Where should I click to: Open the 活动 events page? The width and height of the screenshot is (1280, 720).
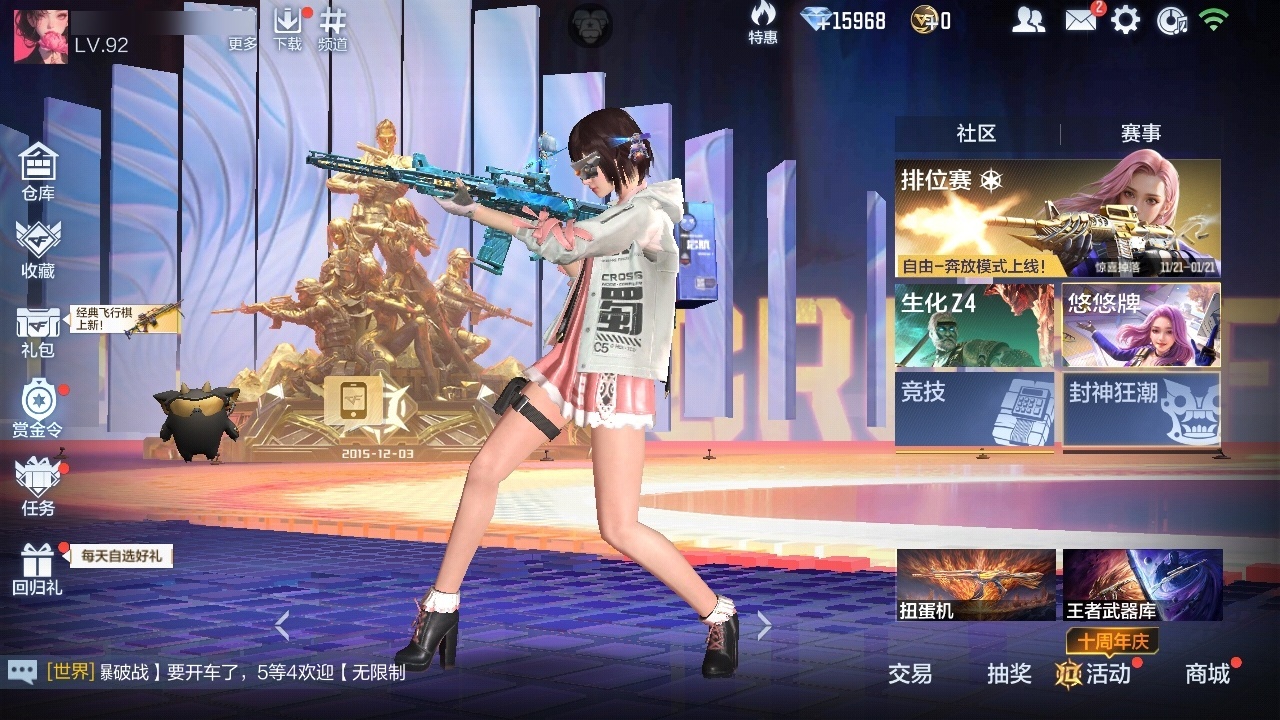1095,674
